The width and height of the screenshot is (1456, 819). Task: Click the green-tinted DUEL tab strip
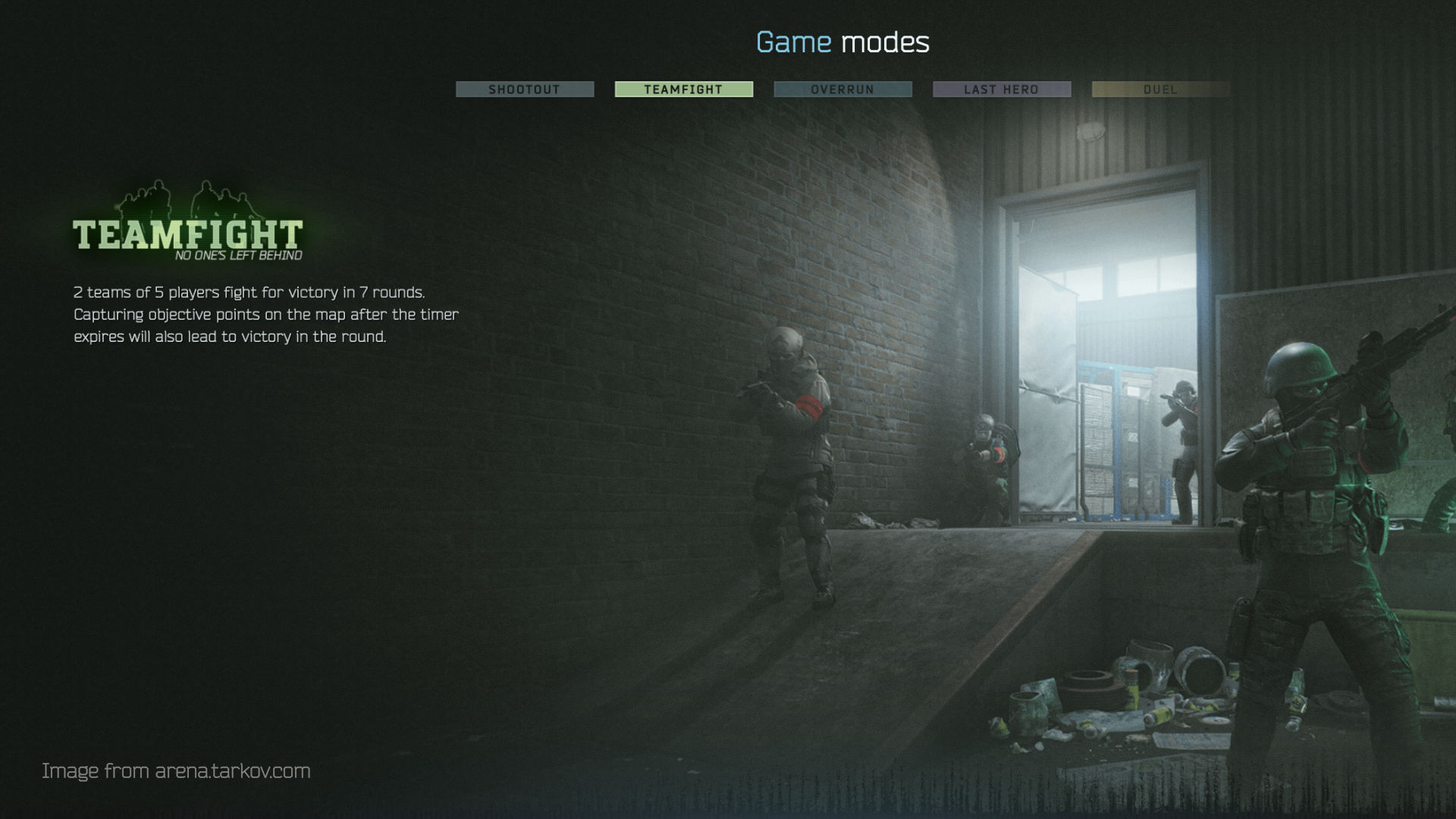point(1160,89)
